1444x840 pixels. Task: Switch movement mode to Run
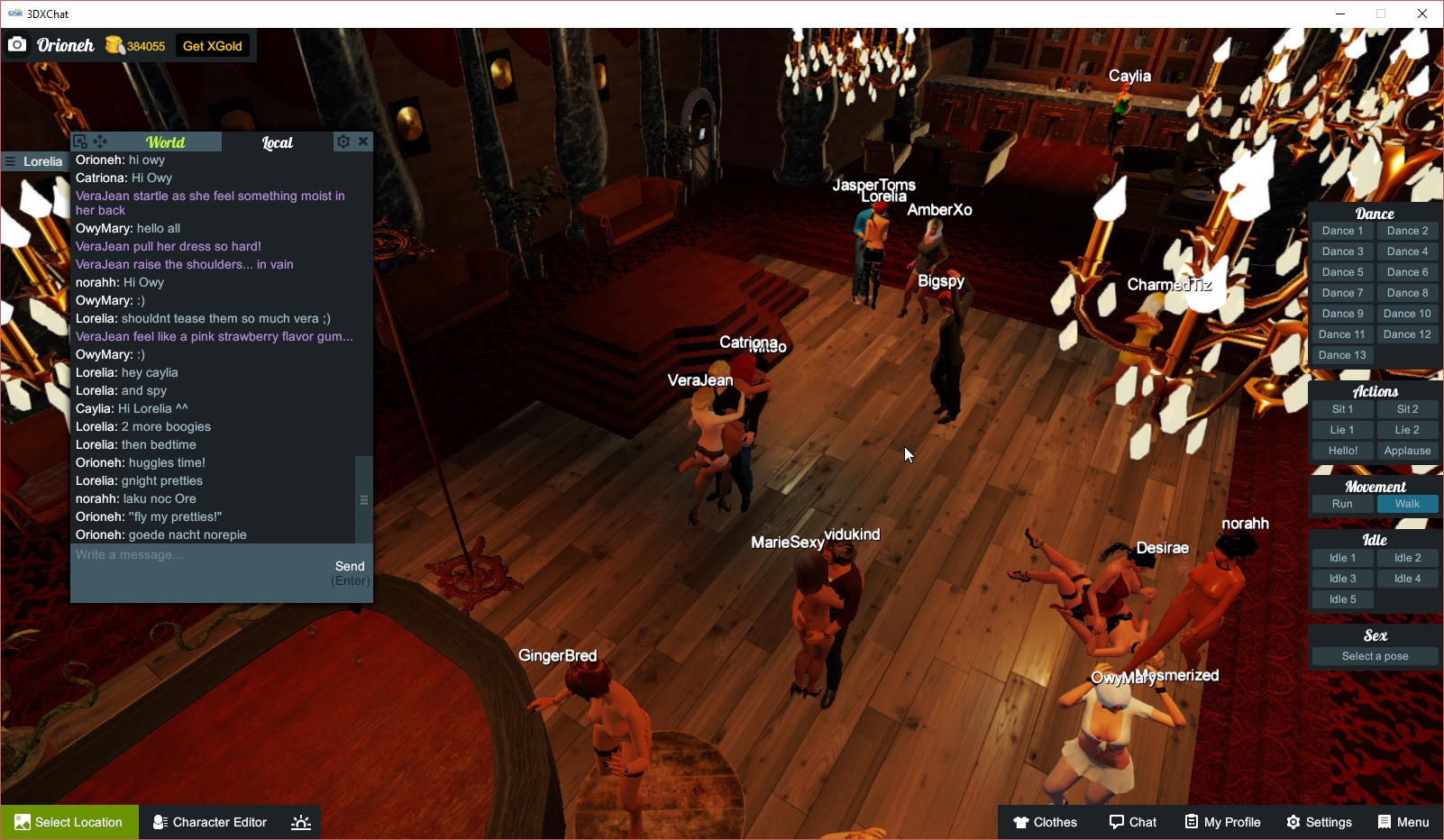(1342, 504)
